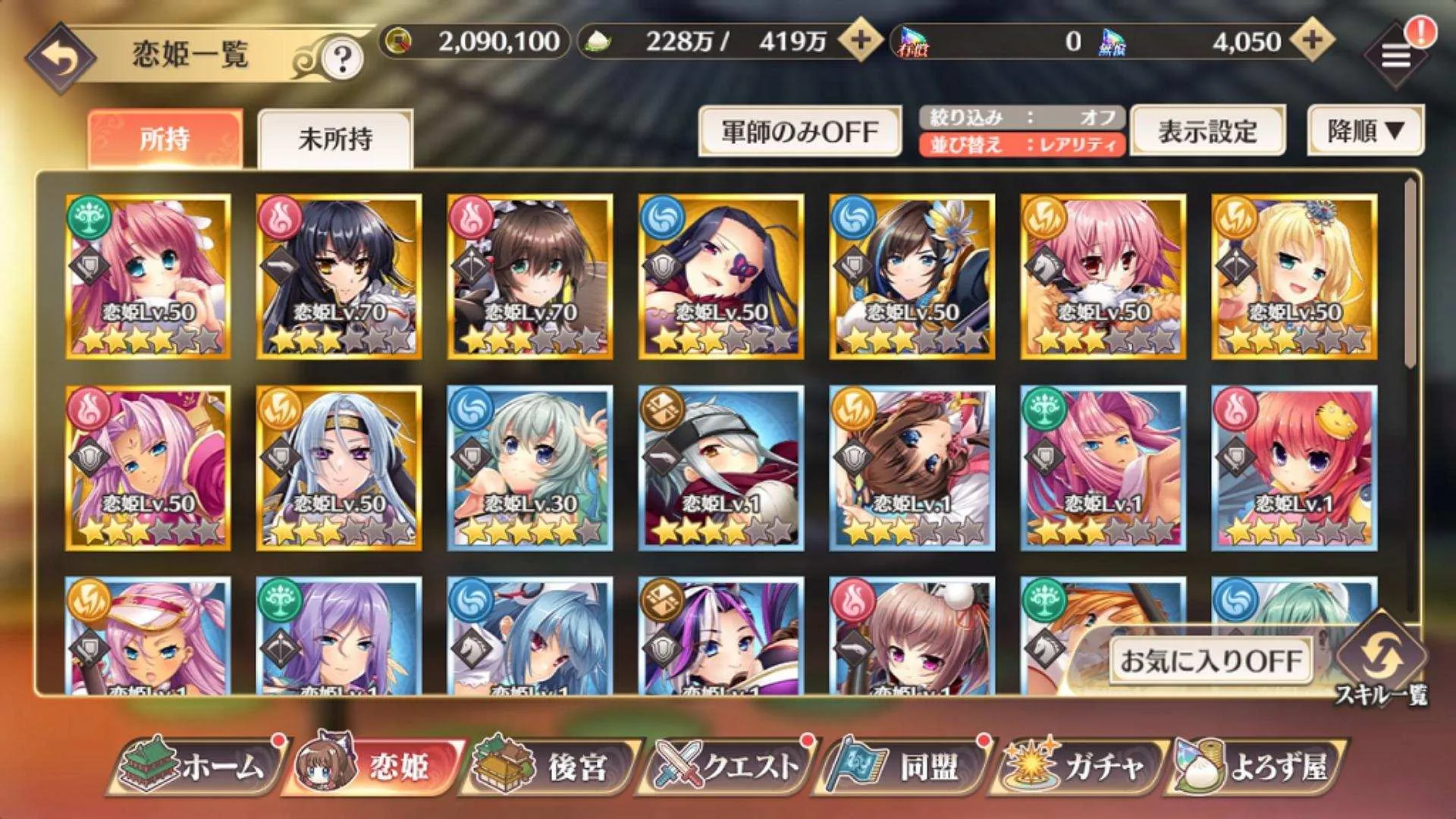Toggle the 軍師のみOFF filter button
1456x819 pixels.
[799, 132]
